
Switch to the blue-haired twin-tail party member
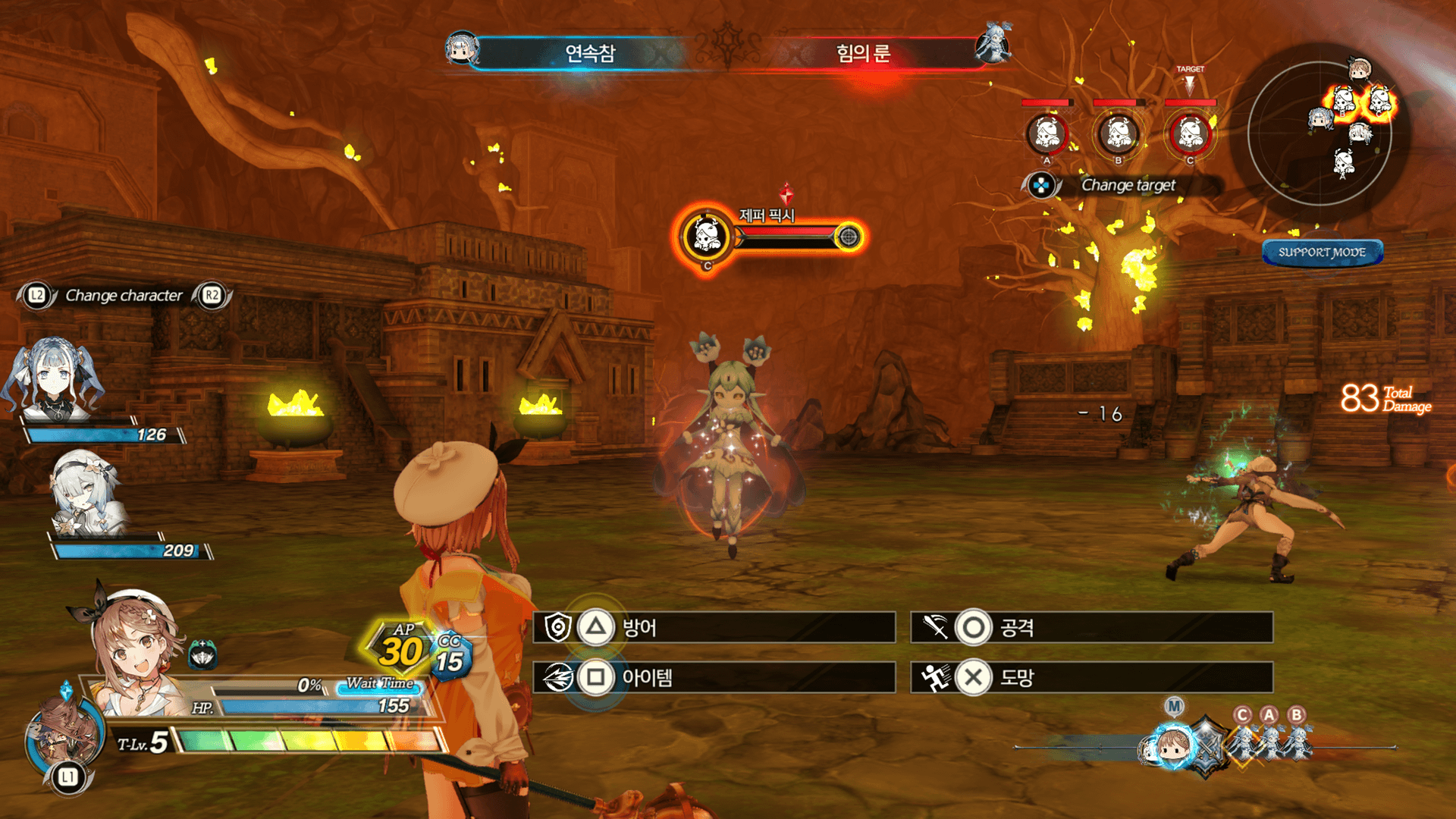click(53, 381)
